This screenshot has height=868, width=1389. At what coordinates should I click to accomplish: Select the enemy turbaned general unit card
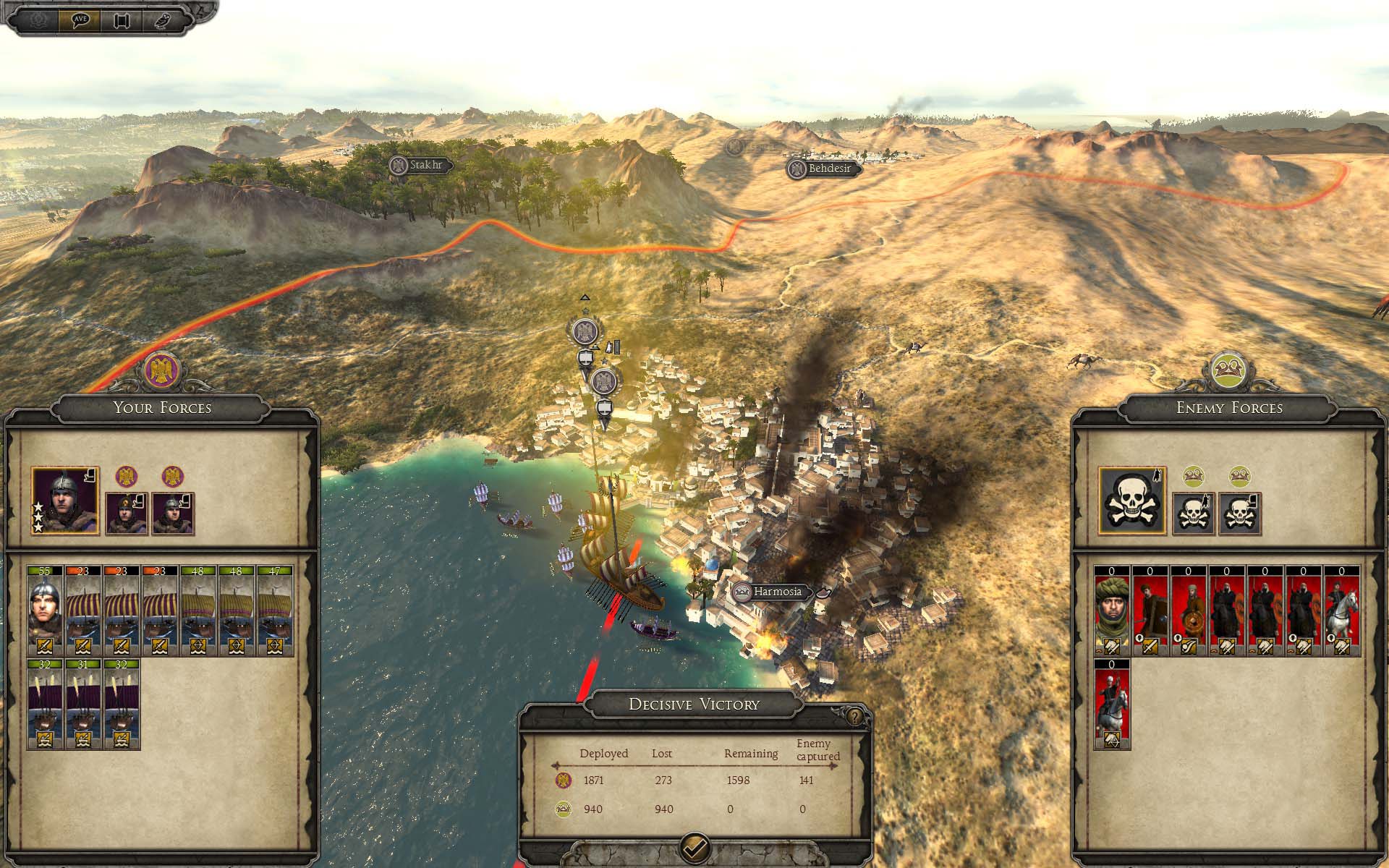[x=1112, y=611]
